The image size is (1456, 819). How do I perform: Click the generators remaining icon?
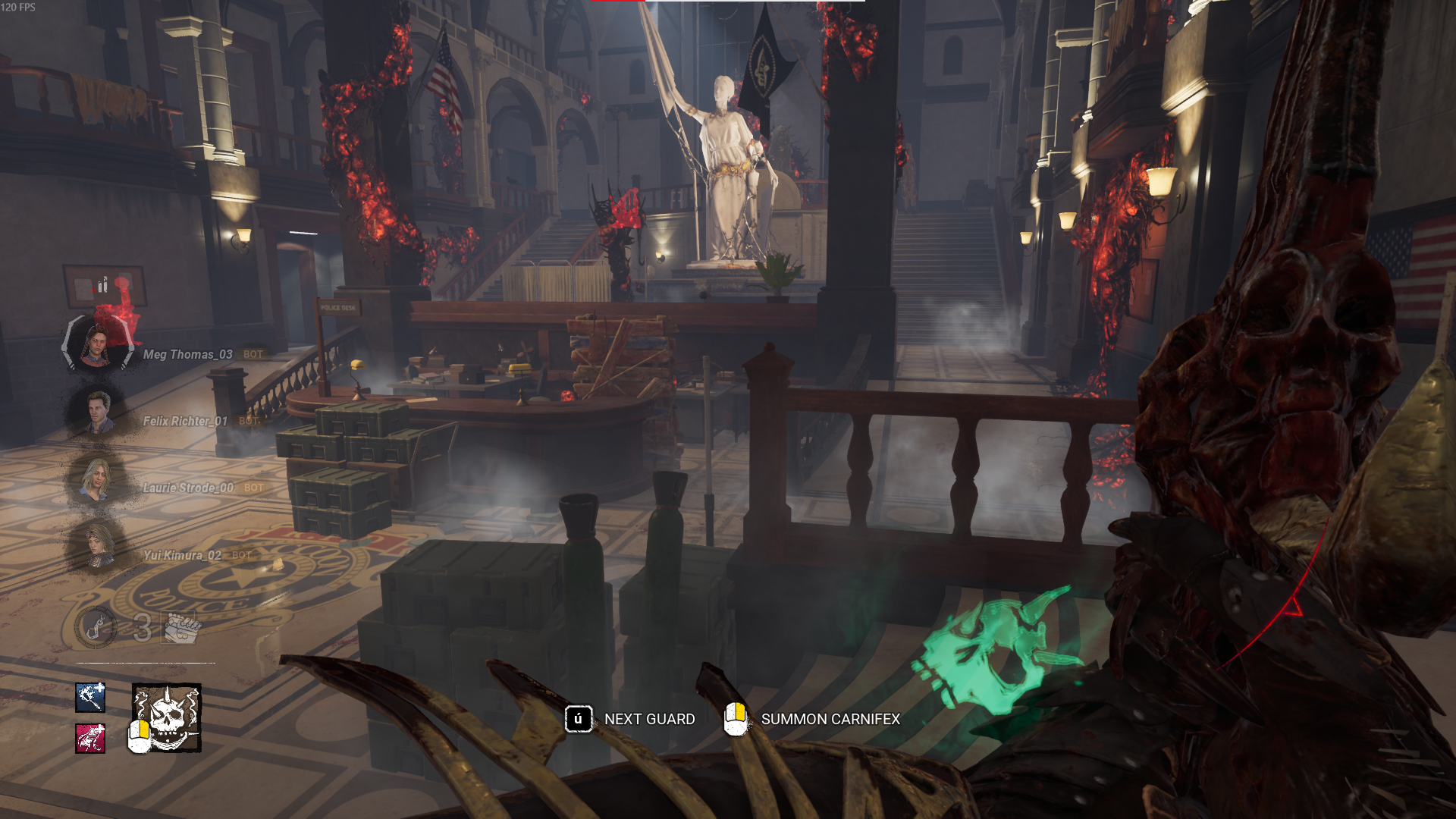tap(181, 628)
